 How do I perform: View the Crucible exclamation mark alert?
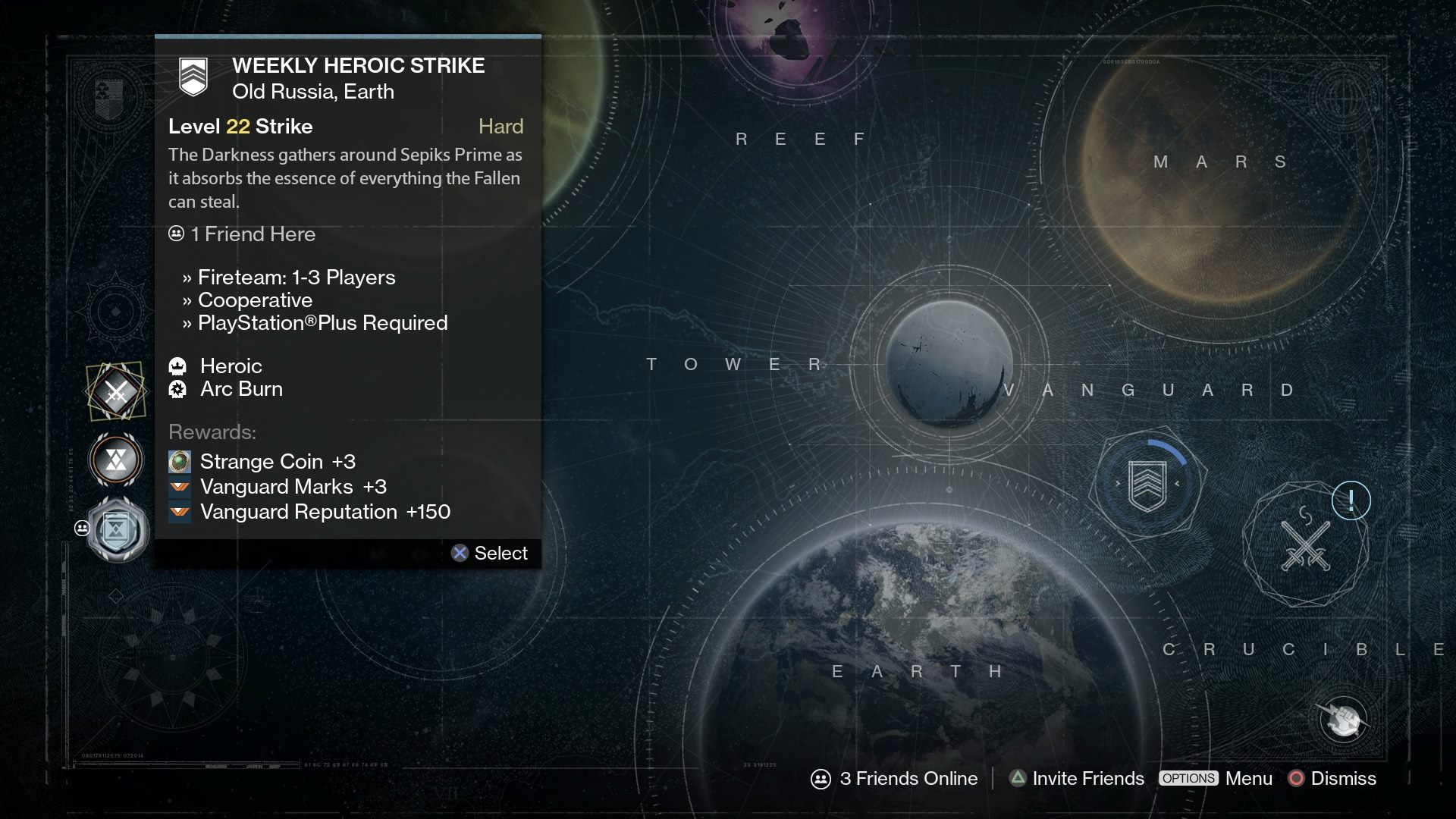1351,500
